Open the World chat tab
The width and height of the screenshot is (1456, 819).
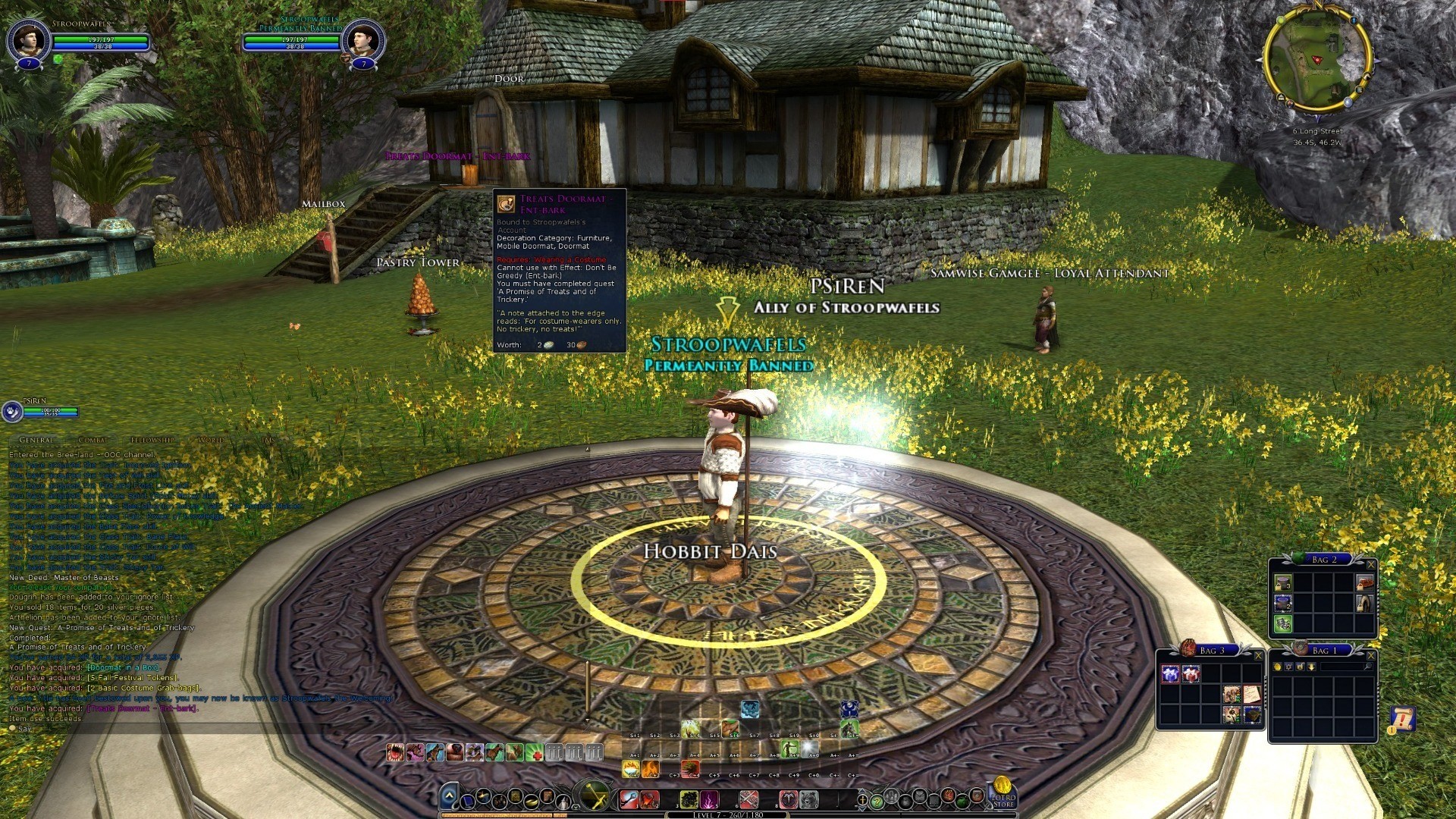(211, 440)
